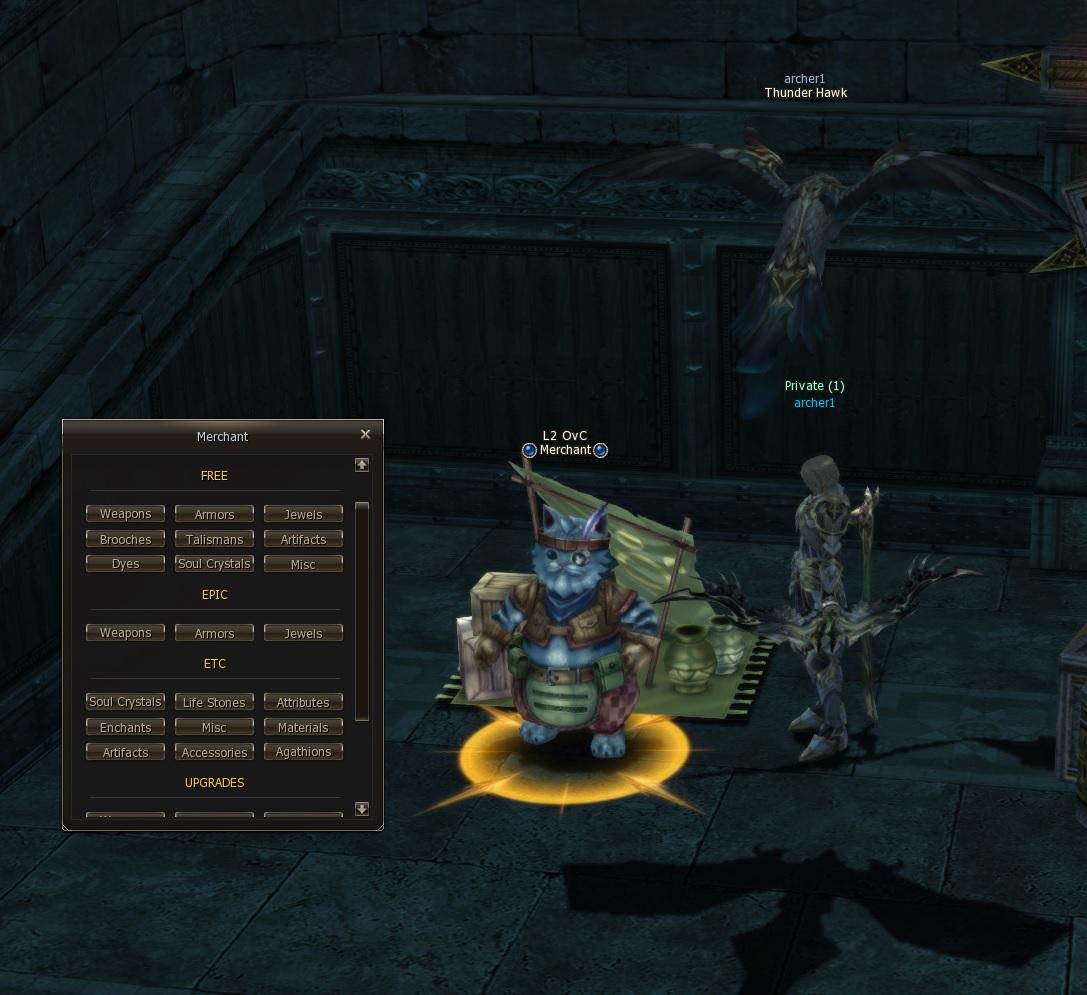This screenshot has height=995, width=1087.
Task: Open the Accessories category
Action: tap(214, 752)
